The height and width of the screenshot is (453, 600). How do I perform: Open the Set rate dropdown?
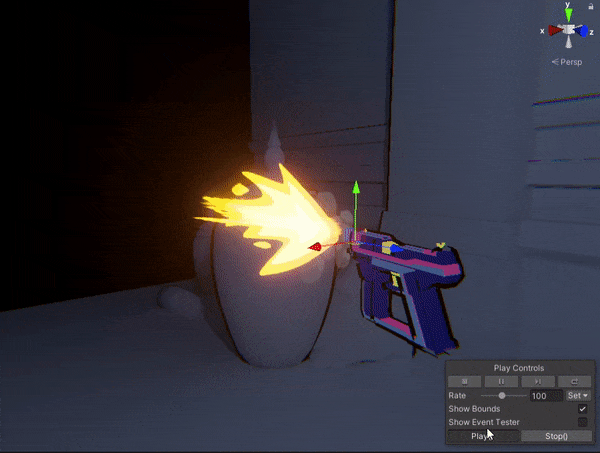[578, 396]
